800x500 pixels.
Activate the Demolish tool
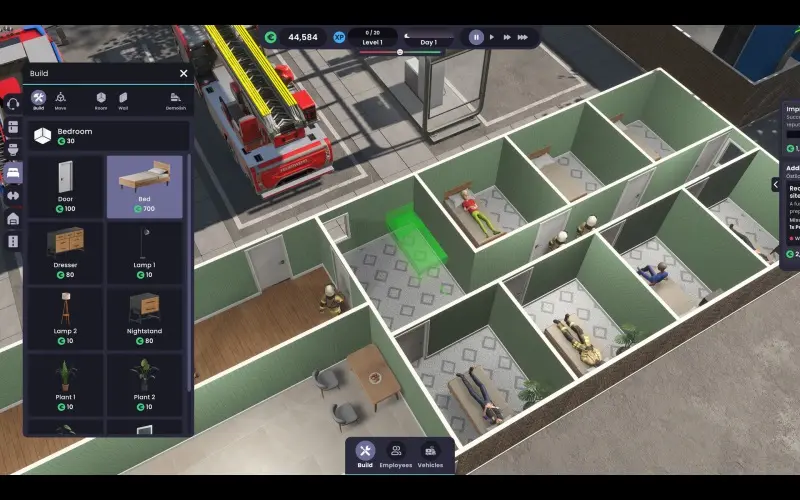pos(176,100)
